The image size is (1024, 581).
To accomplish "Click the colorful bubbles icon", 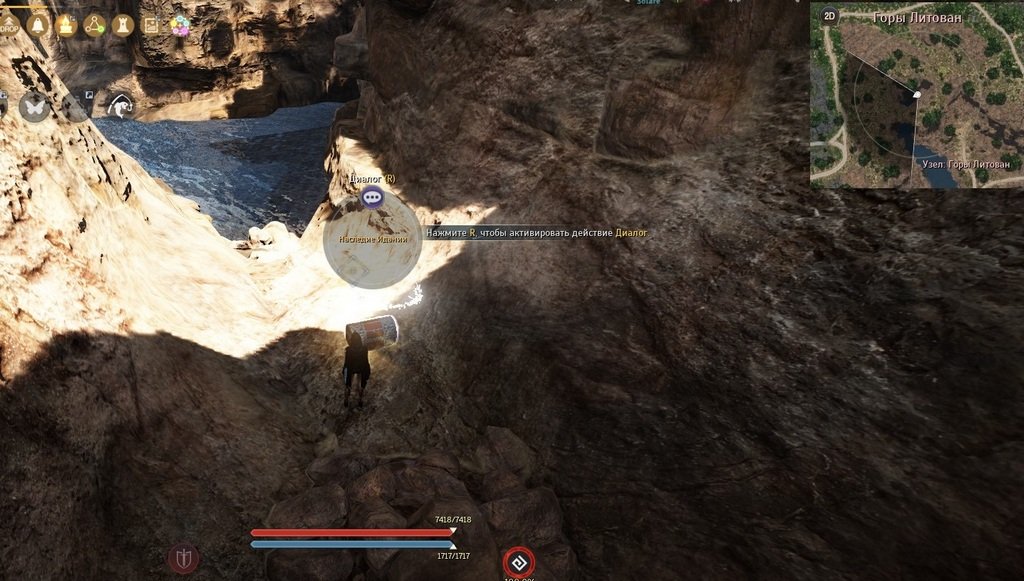I will (x=180, y=26).
